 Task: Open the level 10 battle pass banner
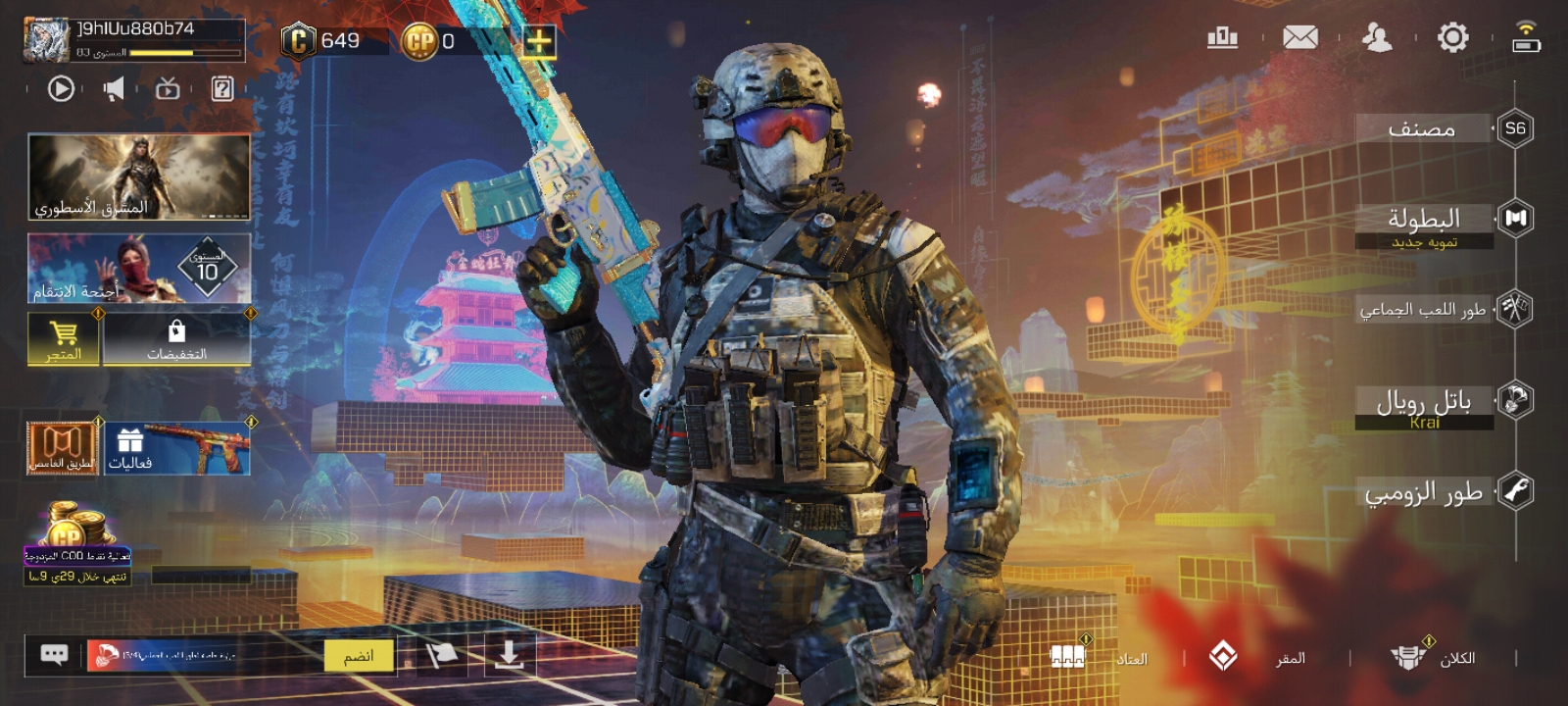click(139, 268)
